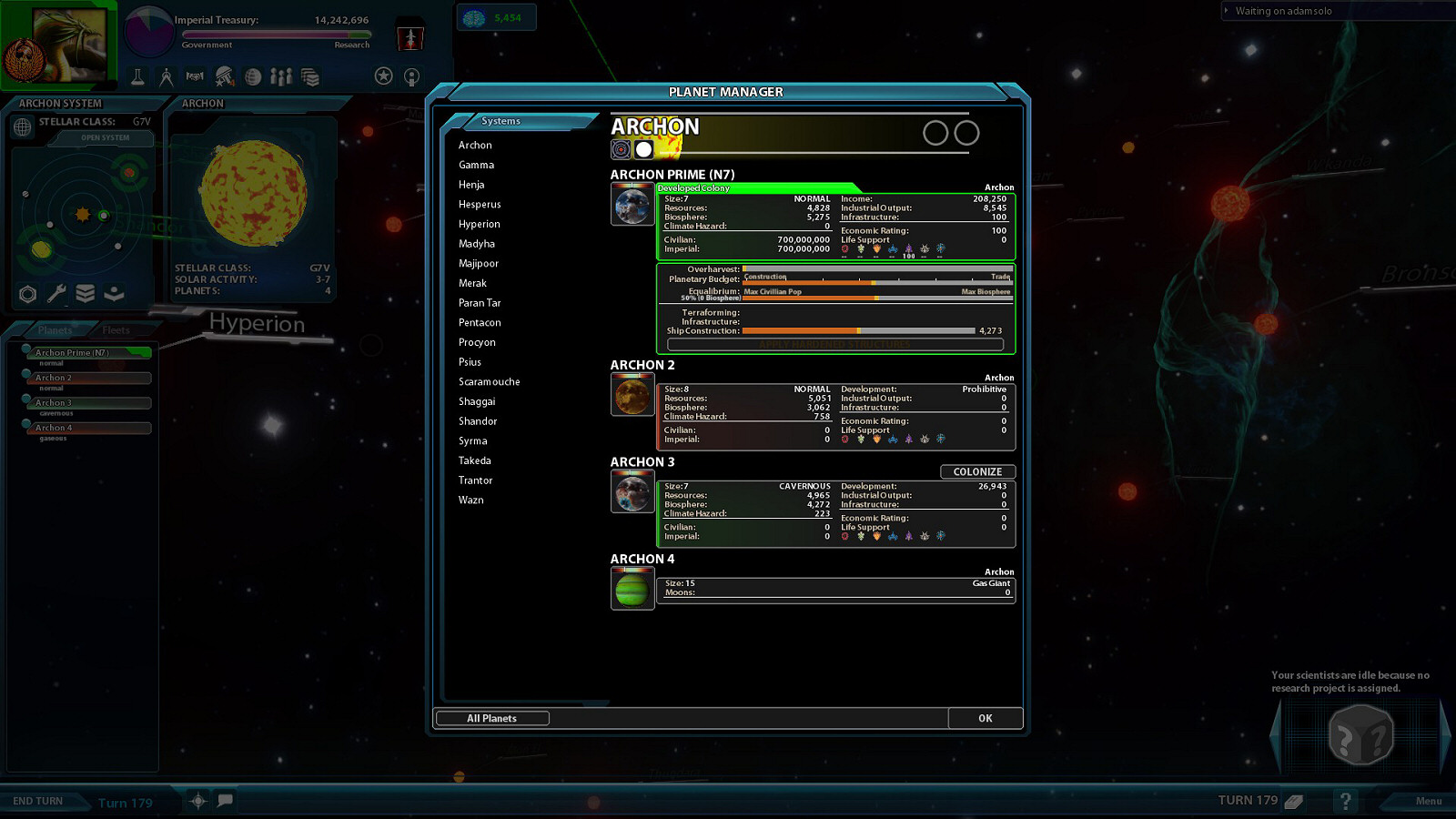Screen dimensions: 1456x819
Task: Select Trantor from the systems list
Action: point(475,480)
